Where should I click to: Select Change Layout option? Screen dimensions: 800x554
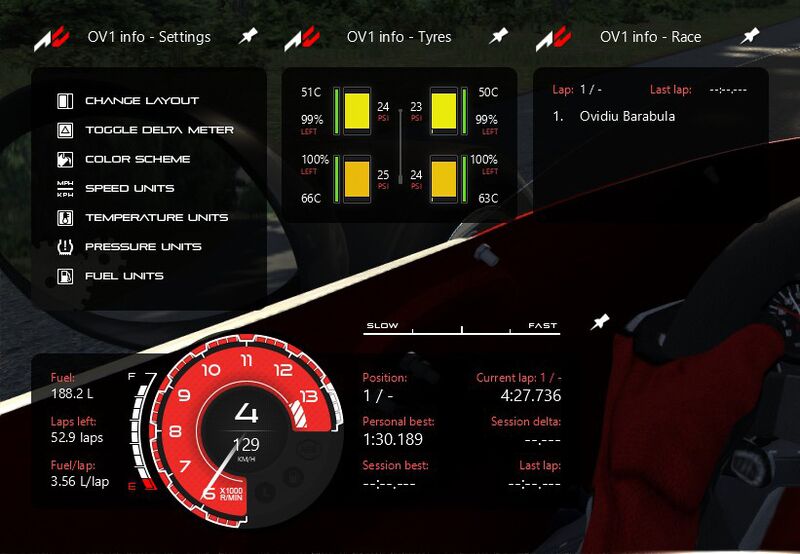tap(141, 101)
